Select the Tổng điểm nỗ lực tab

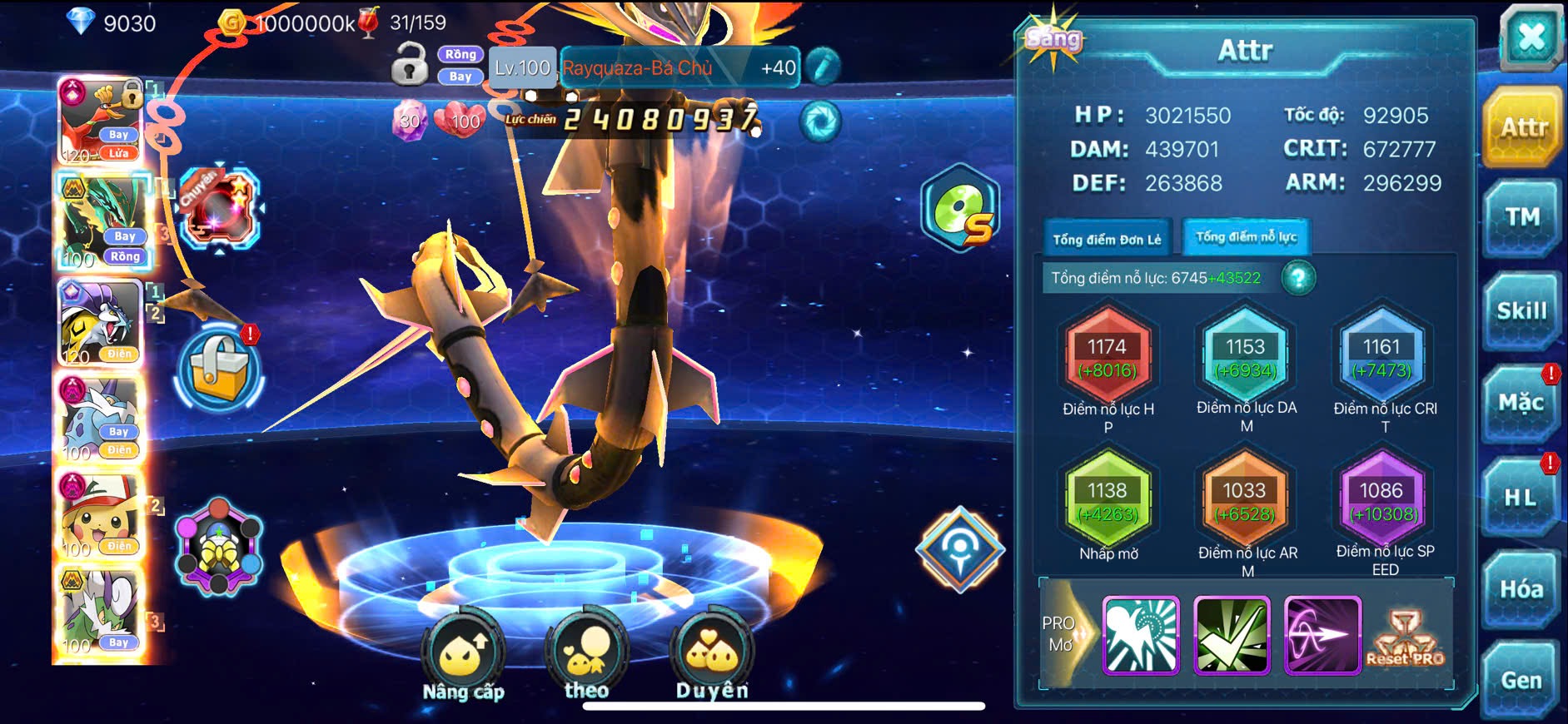(1246, 237)
